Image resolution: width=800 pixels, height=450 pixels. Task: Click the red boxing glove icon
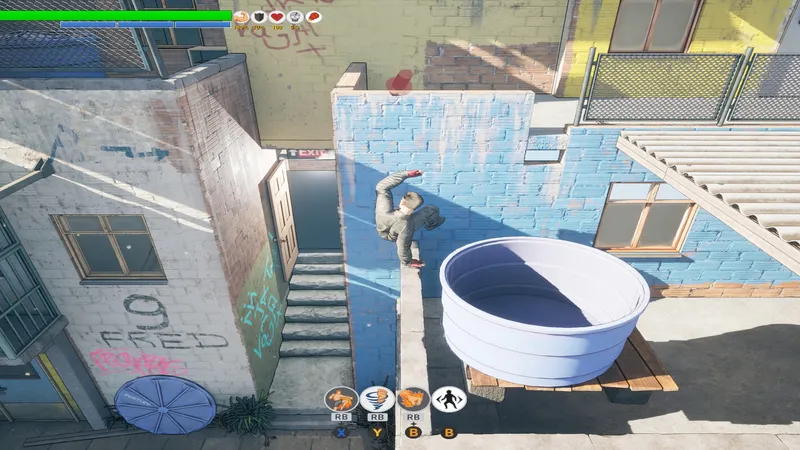coord(313,16)
